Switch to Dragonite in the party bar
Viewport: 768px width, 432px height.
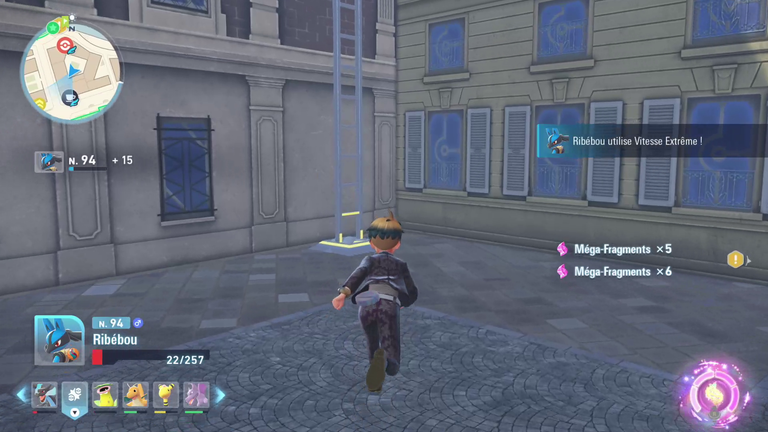click(x=135, y=395)
